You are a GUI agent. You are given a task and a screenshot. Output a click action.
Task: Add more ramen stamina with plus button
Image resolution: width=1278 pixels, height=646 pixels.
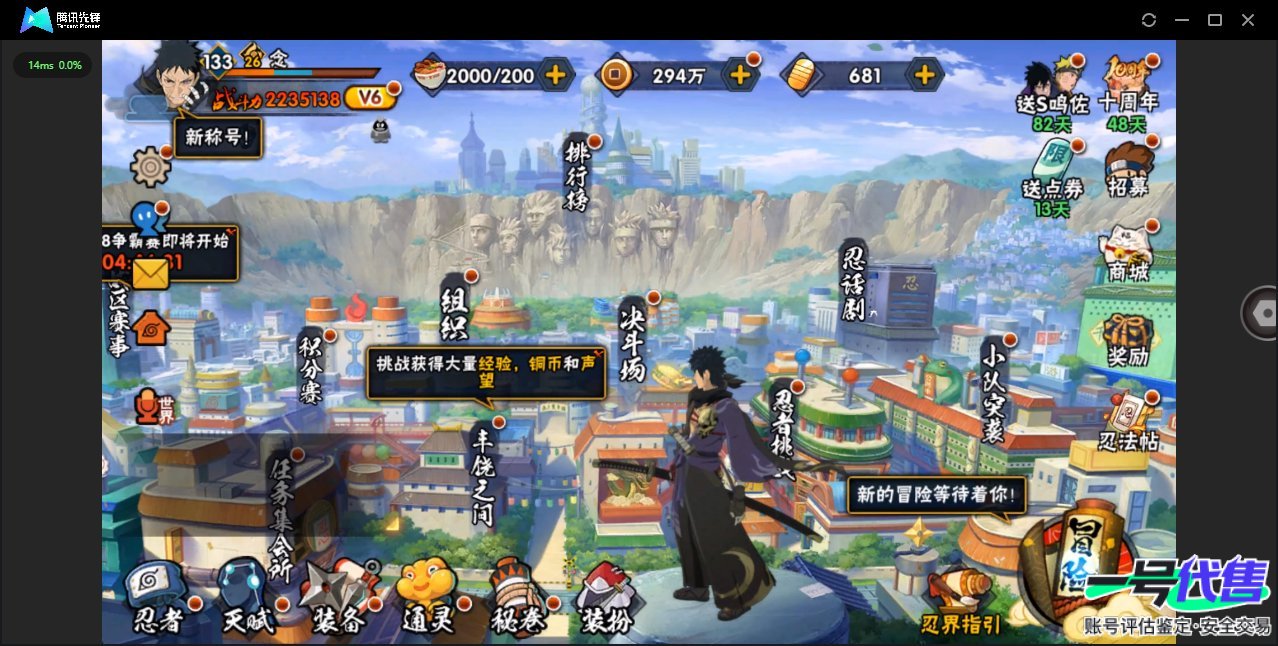pos(555,74)
